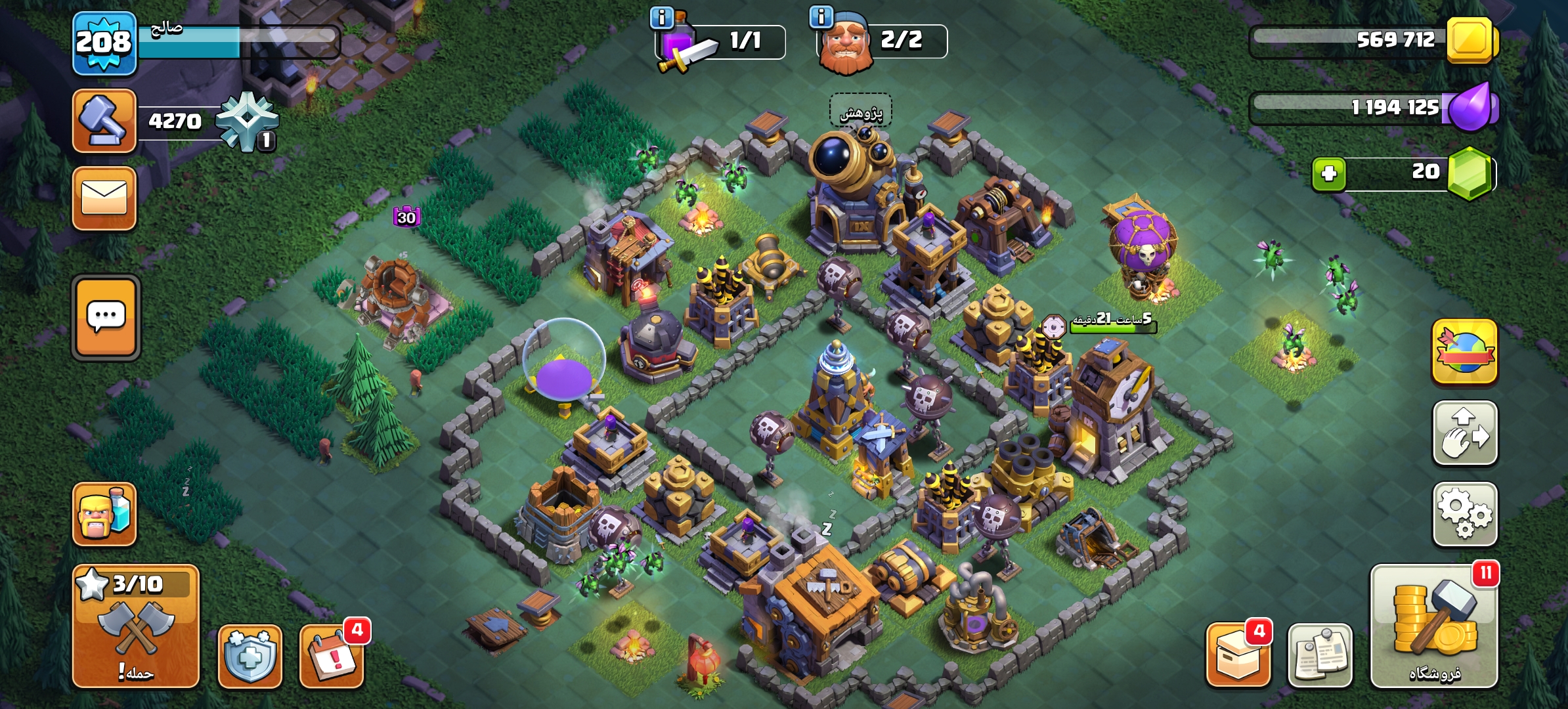Tap the axes Attack button
1568x709 pixels.
[136, 626]
